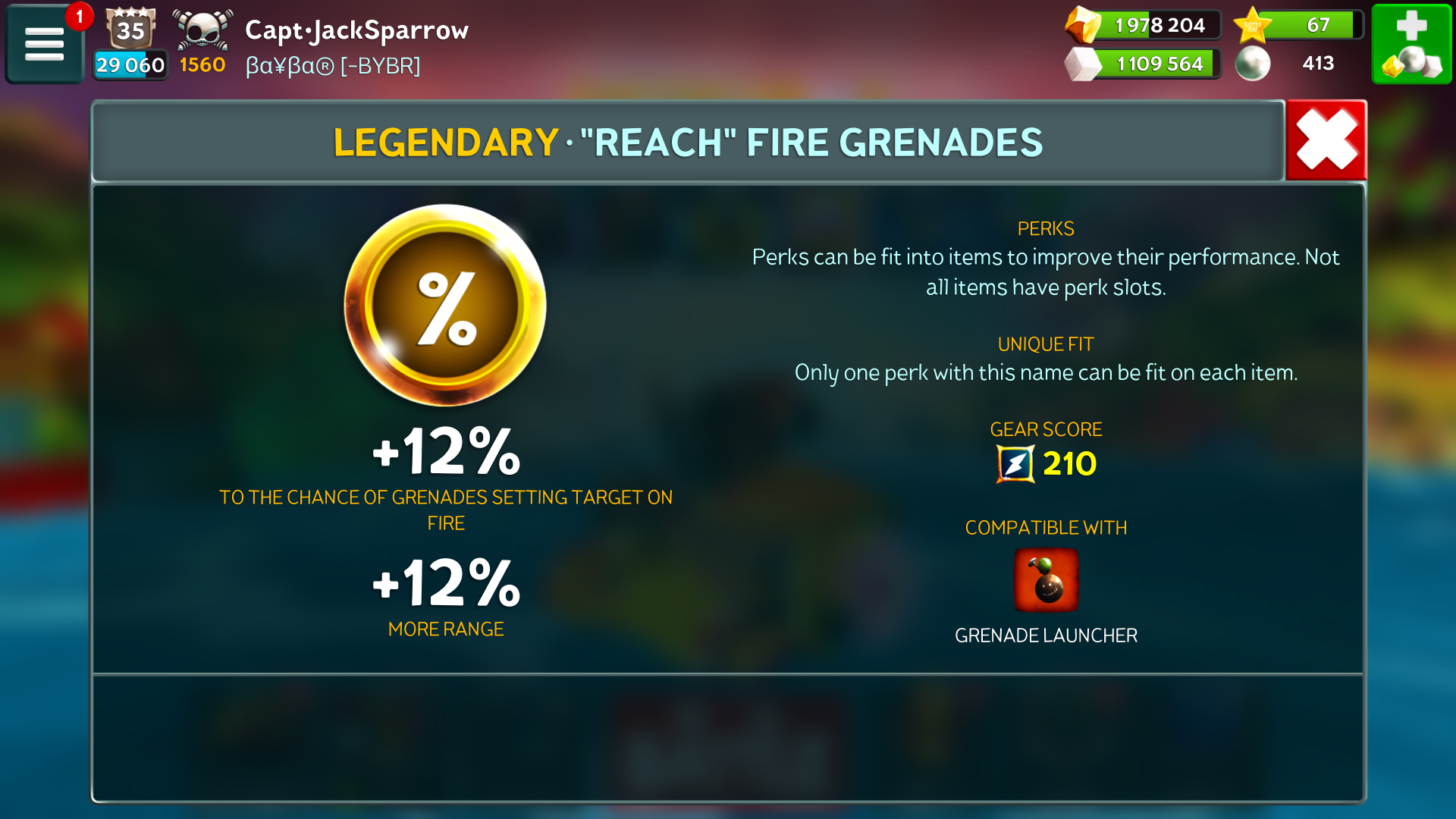Tap the sugar resource bar
The image size is (1456, 819).
(x=1144, y=64)
